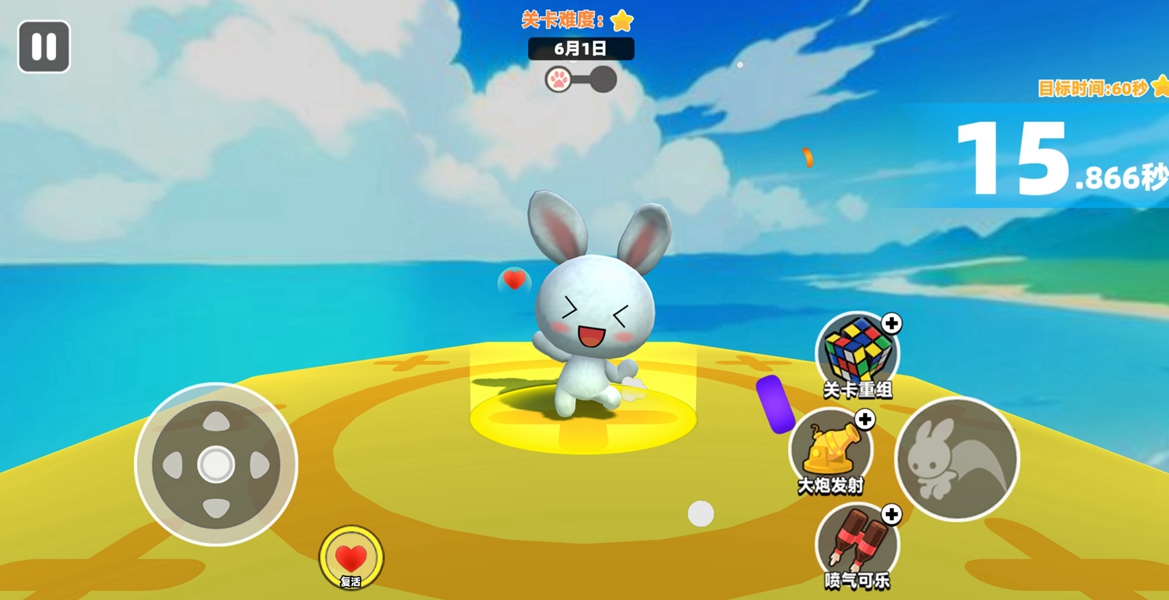
Task: Pause the game with the pause button
Action: (x=44, y=47)
